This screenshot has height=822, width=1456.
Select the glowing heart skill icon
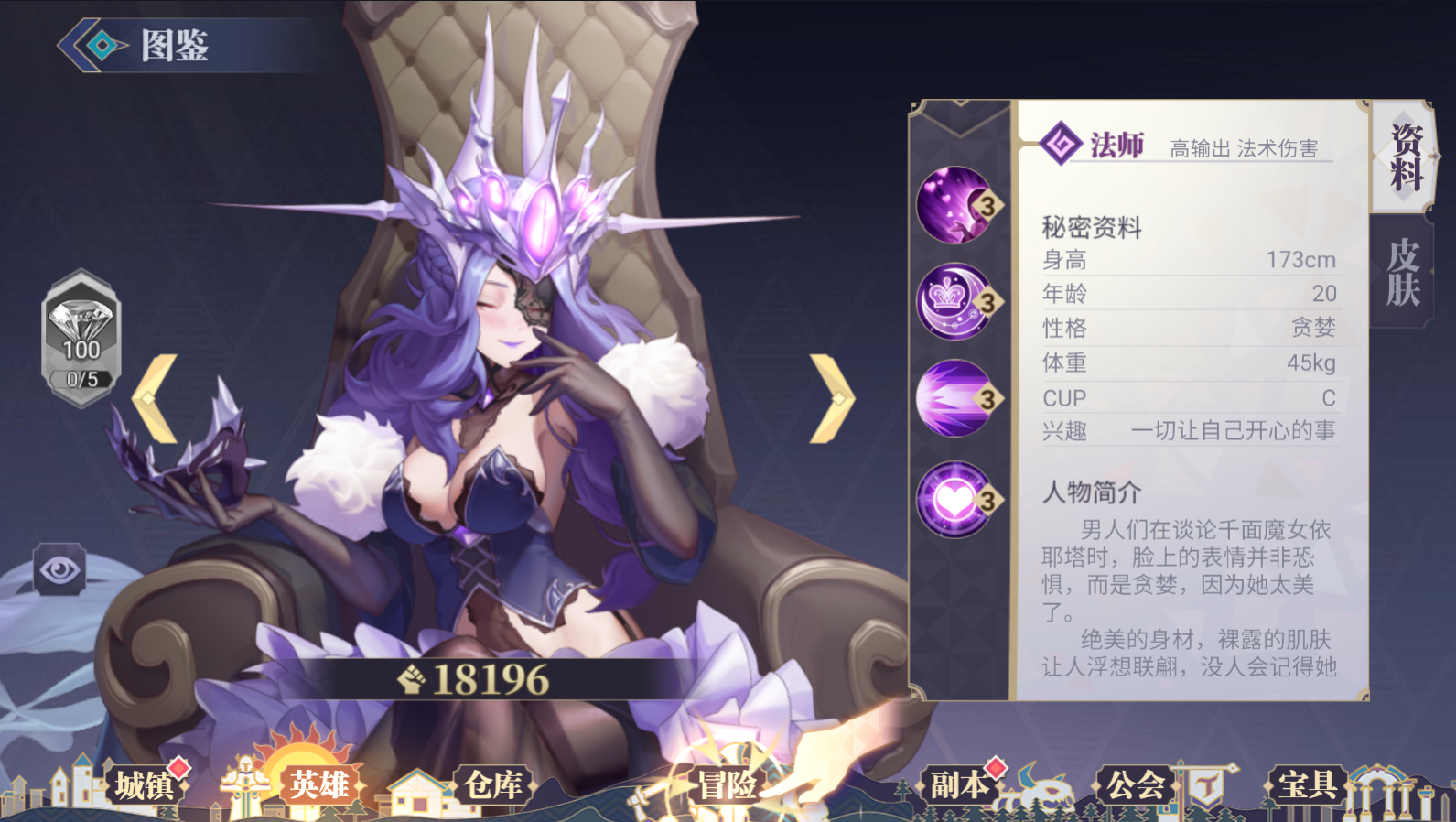click(956, 499)
